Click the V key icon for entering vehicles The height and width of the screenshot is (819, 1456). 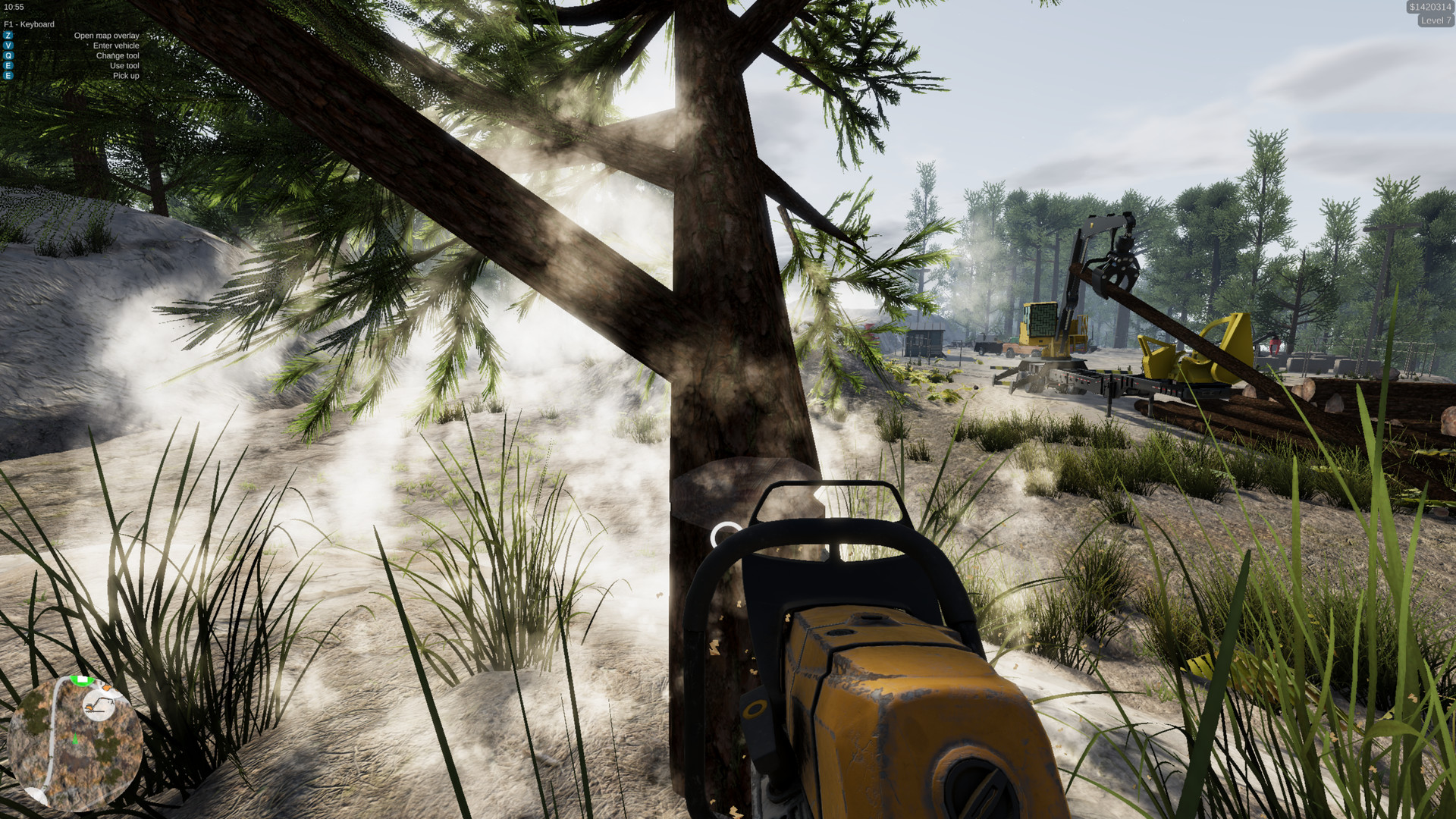pyautogui.click(x=8, y=45)
